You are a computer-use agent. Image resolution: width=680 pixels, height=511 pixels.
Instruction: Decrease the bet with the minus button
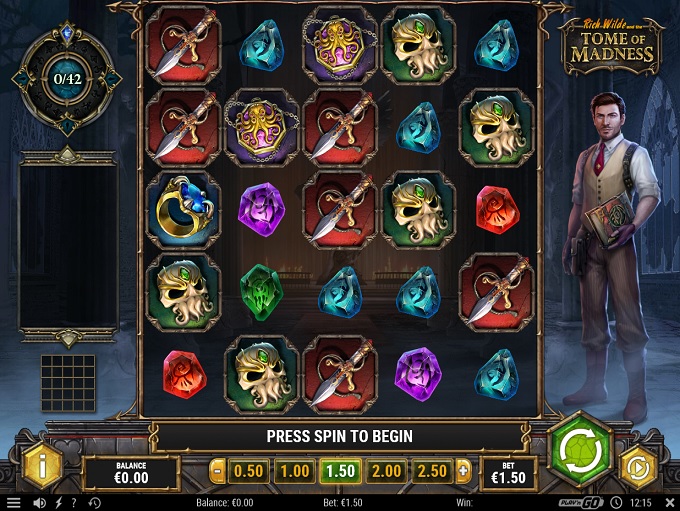(x=218, y=471)
